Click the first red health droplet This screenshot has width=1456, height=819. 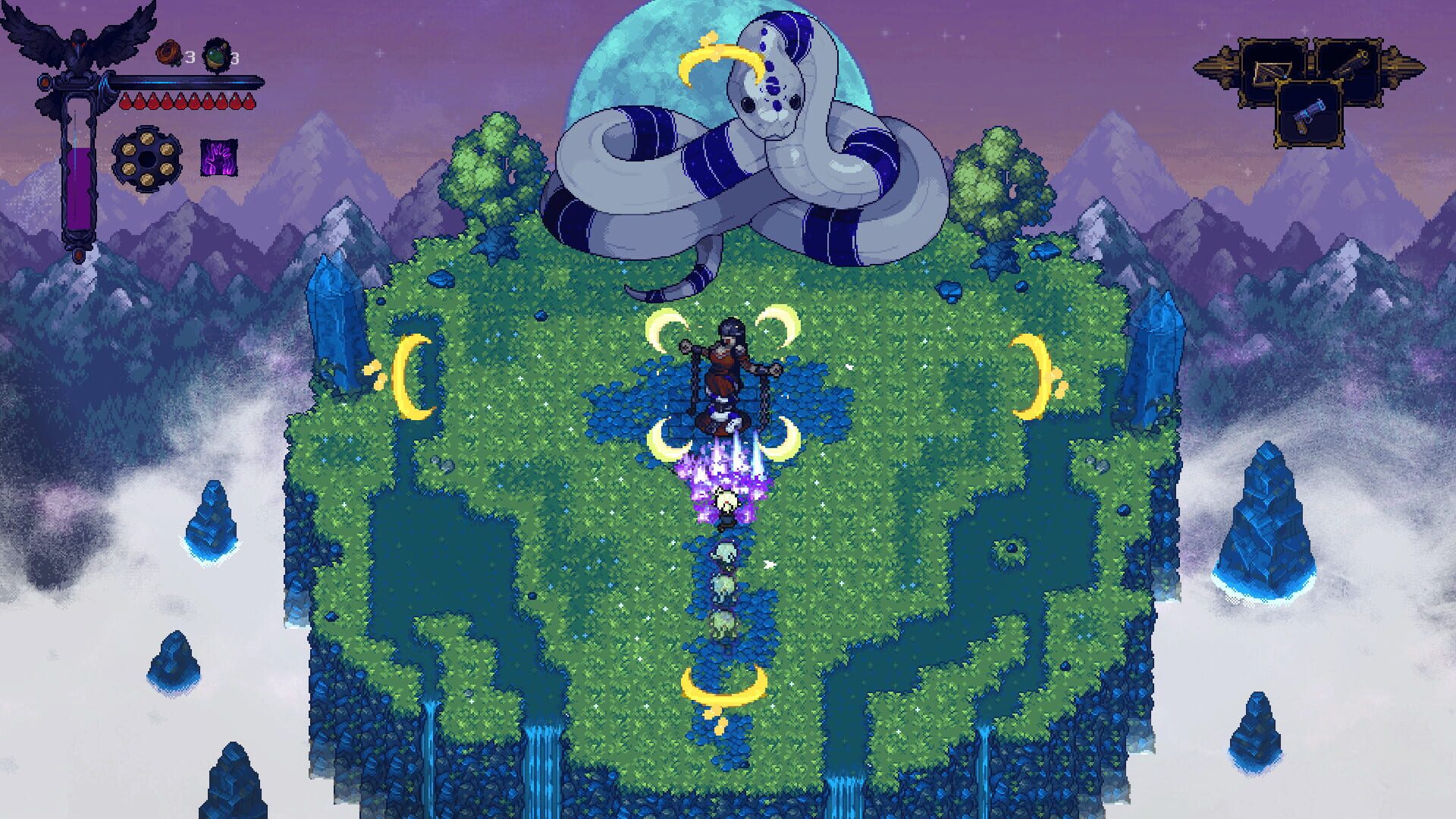click(125, 101)
